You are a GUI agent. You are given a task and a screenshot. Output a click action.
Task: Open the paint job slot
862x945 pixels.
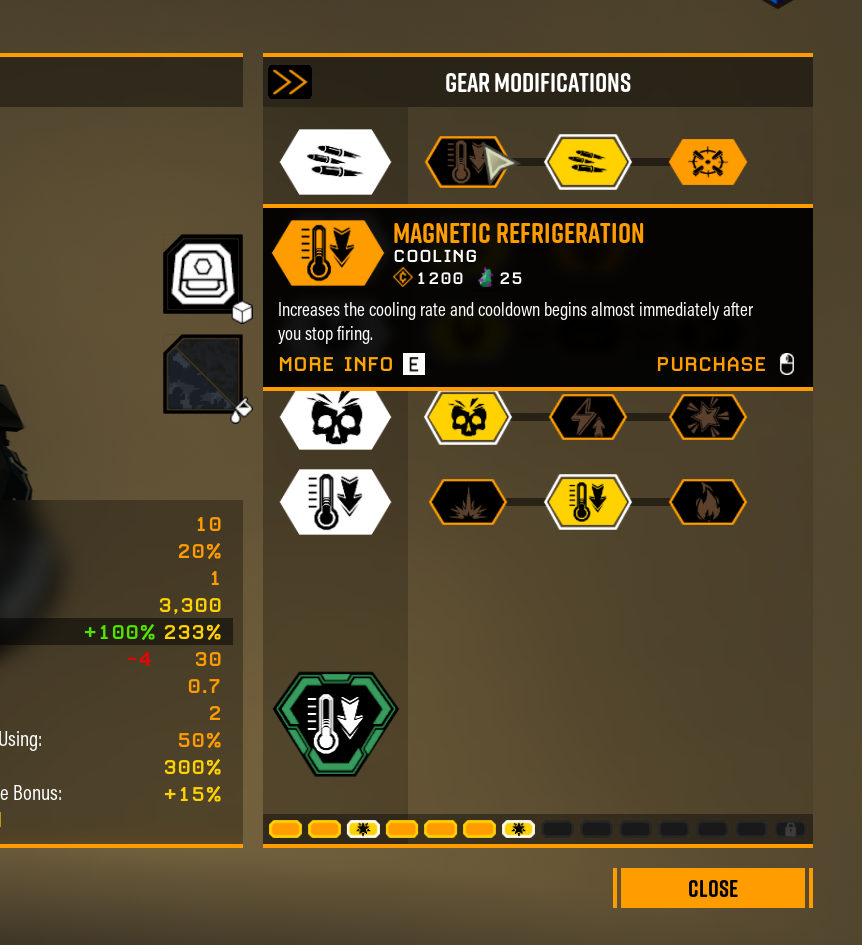click(x=204, y=374)
